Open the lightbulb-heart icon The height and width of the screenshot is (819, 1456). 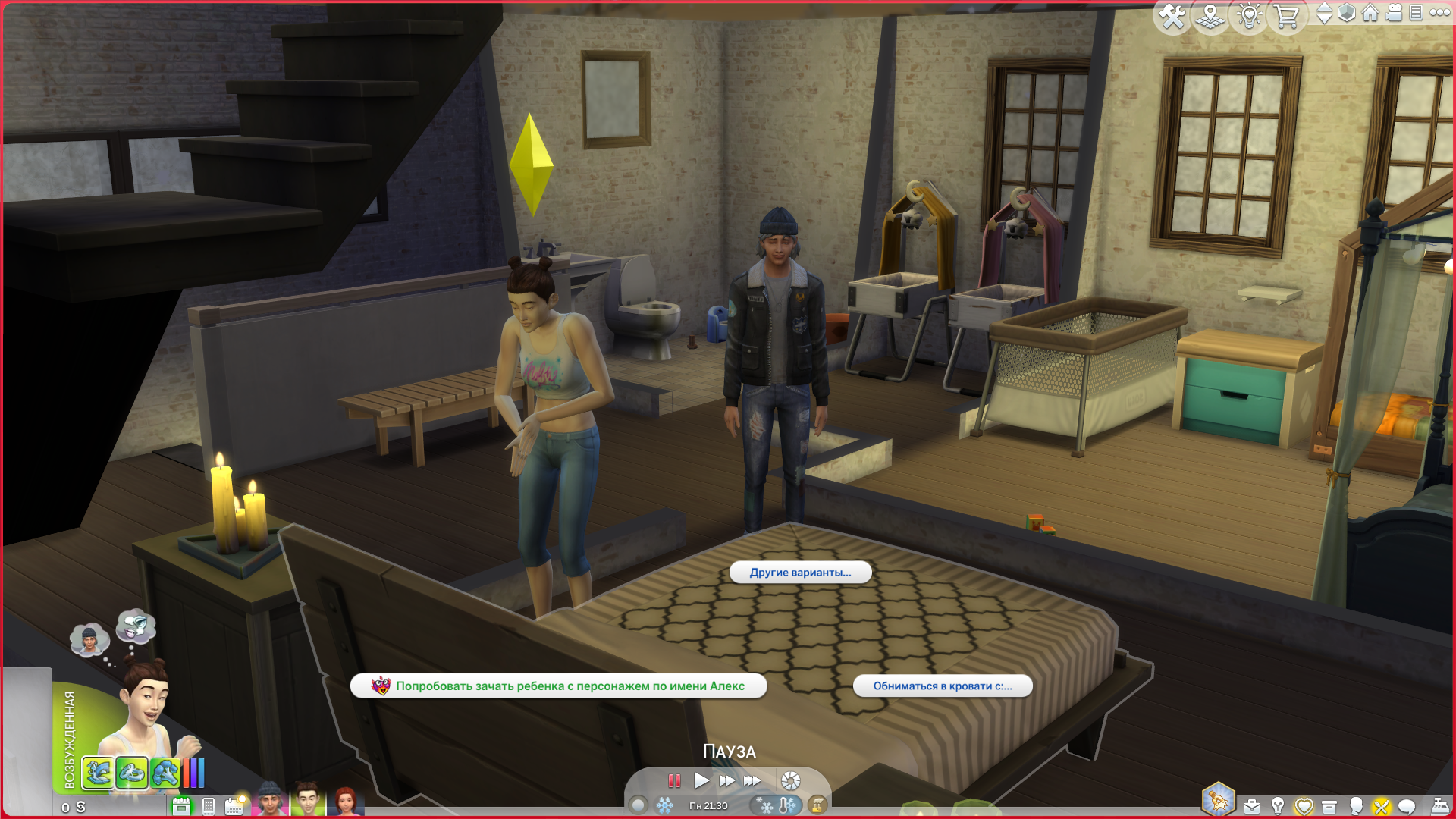(x=1248, y=17)
